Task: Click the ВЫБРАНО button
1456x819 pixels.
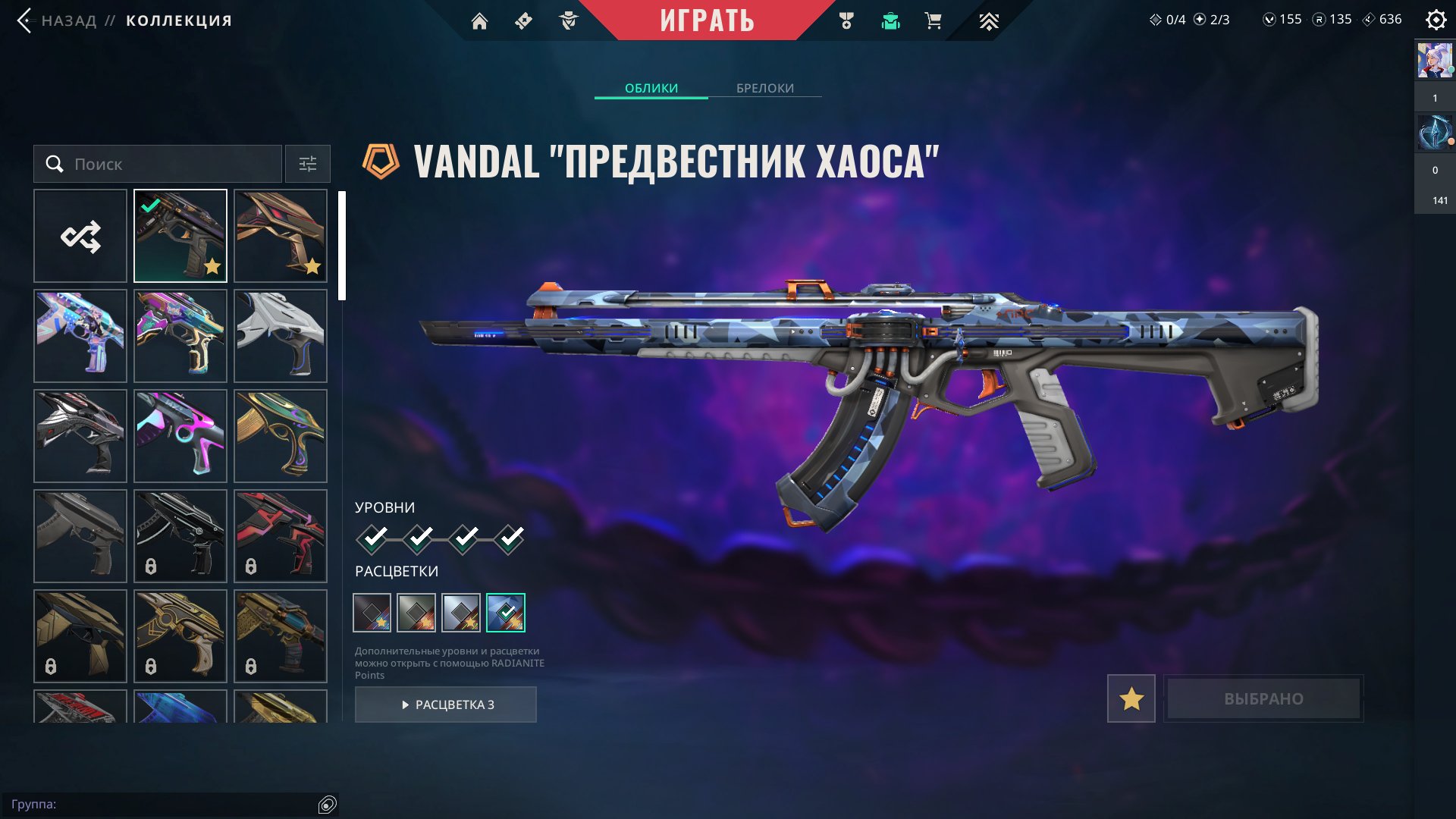Action: click(x=1263, y=698)
